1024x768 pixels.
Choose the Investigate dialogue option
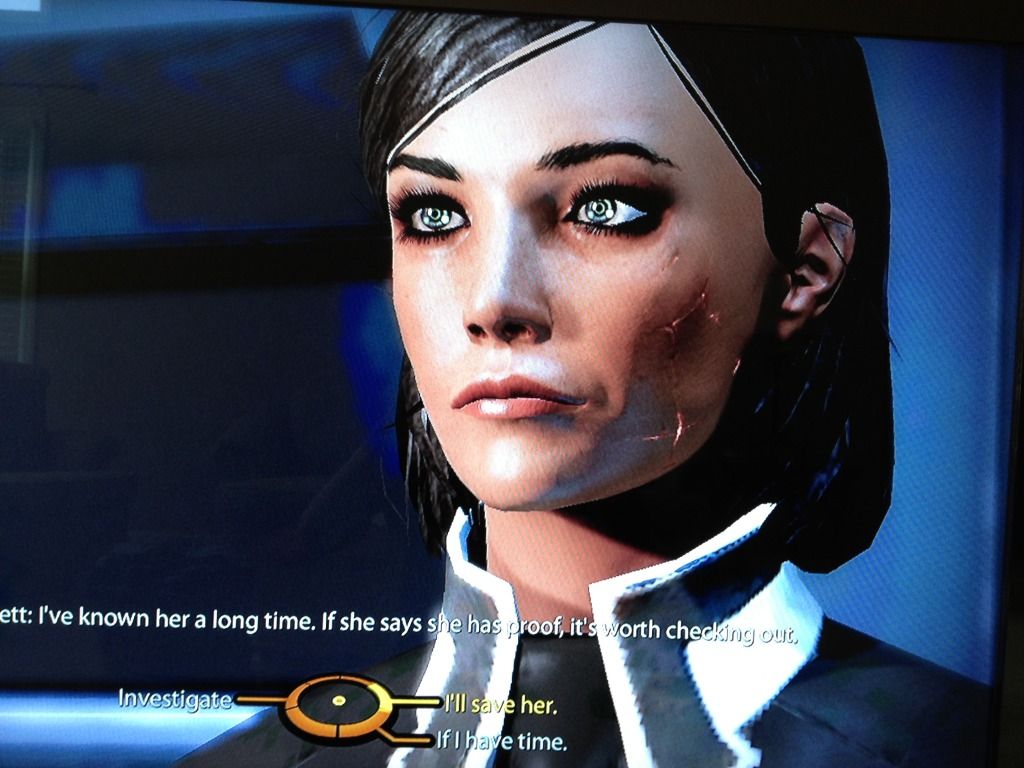175,698
